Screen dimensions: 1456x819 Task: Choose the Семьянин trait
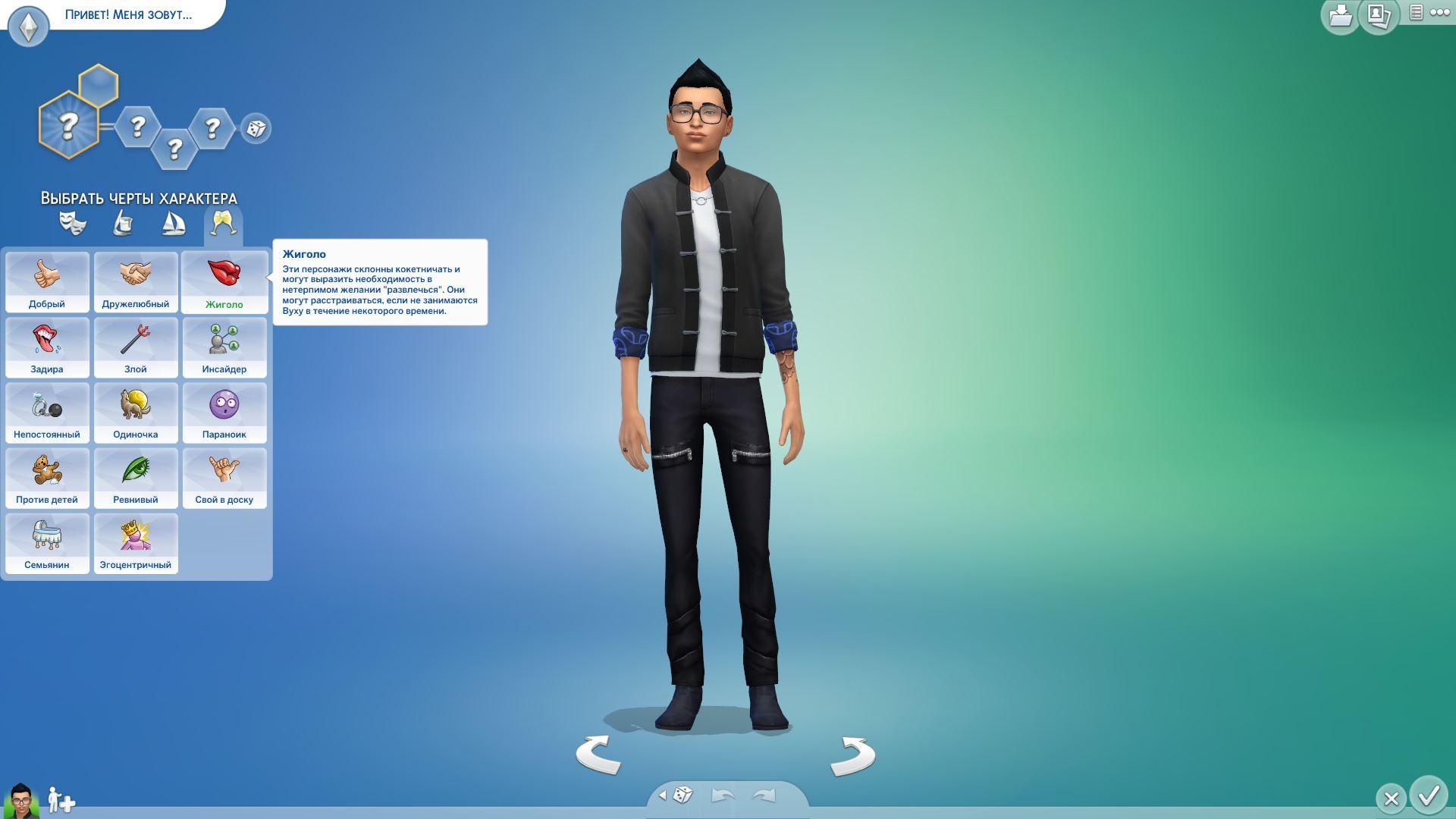[x=47, y=543]
